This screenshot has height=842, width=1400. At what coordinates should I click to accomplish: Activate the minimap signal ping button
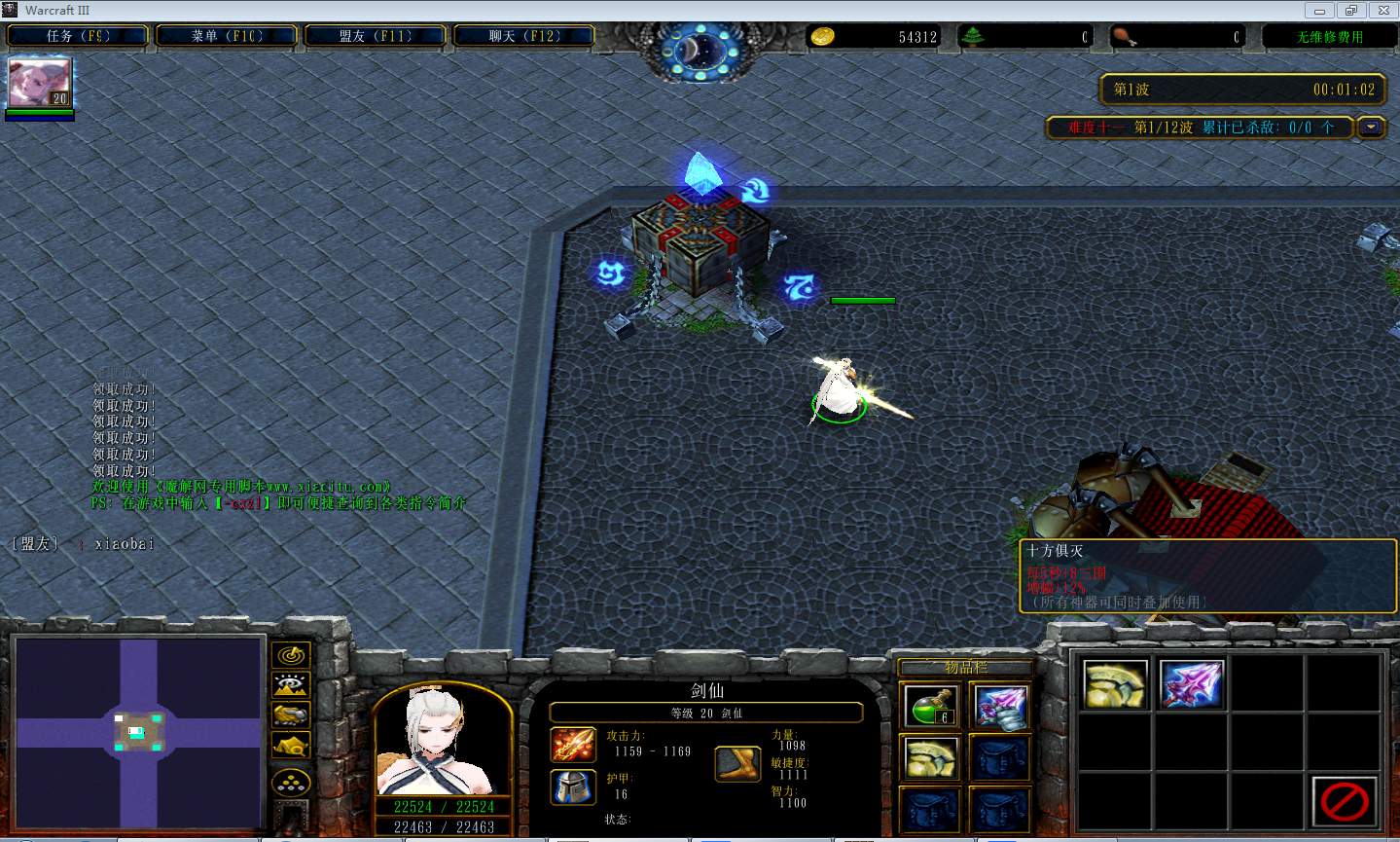(291, 655)
